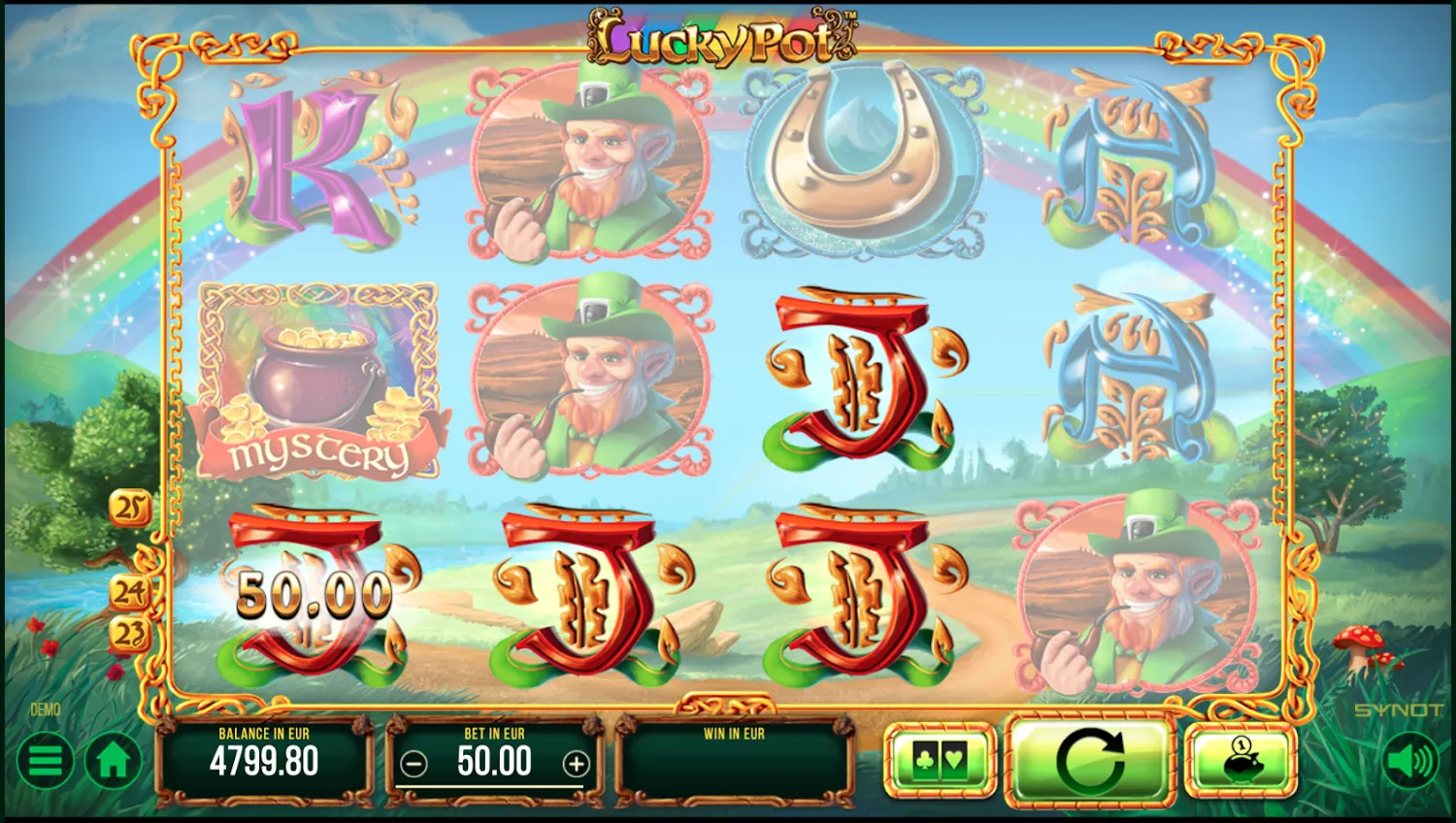Viewport: 1456px width, 823px height.
Task: Open autoplay settings via the piggy bank icon
Action: 1241,761
